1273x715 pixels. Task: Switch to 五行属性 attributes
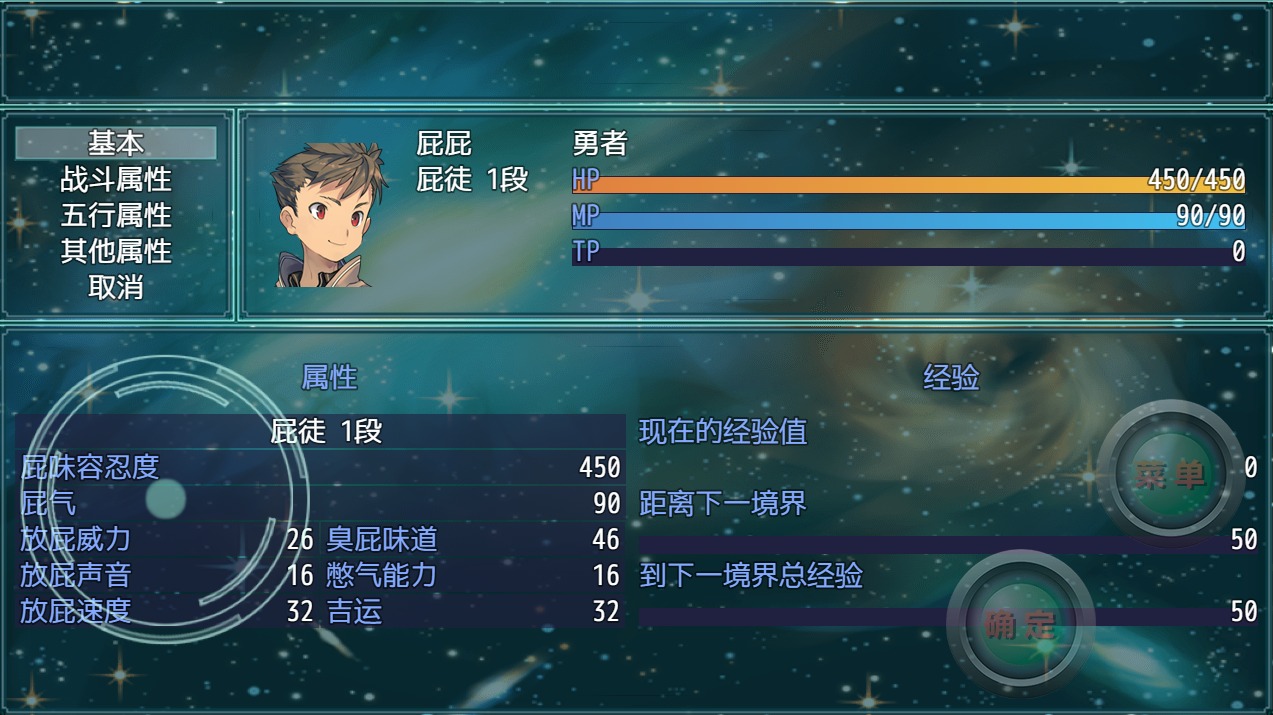point(116,215)
